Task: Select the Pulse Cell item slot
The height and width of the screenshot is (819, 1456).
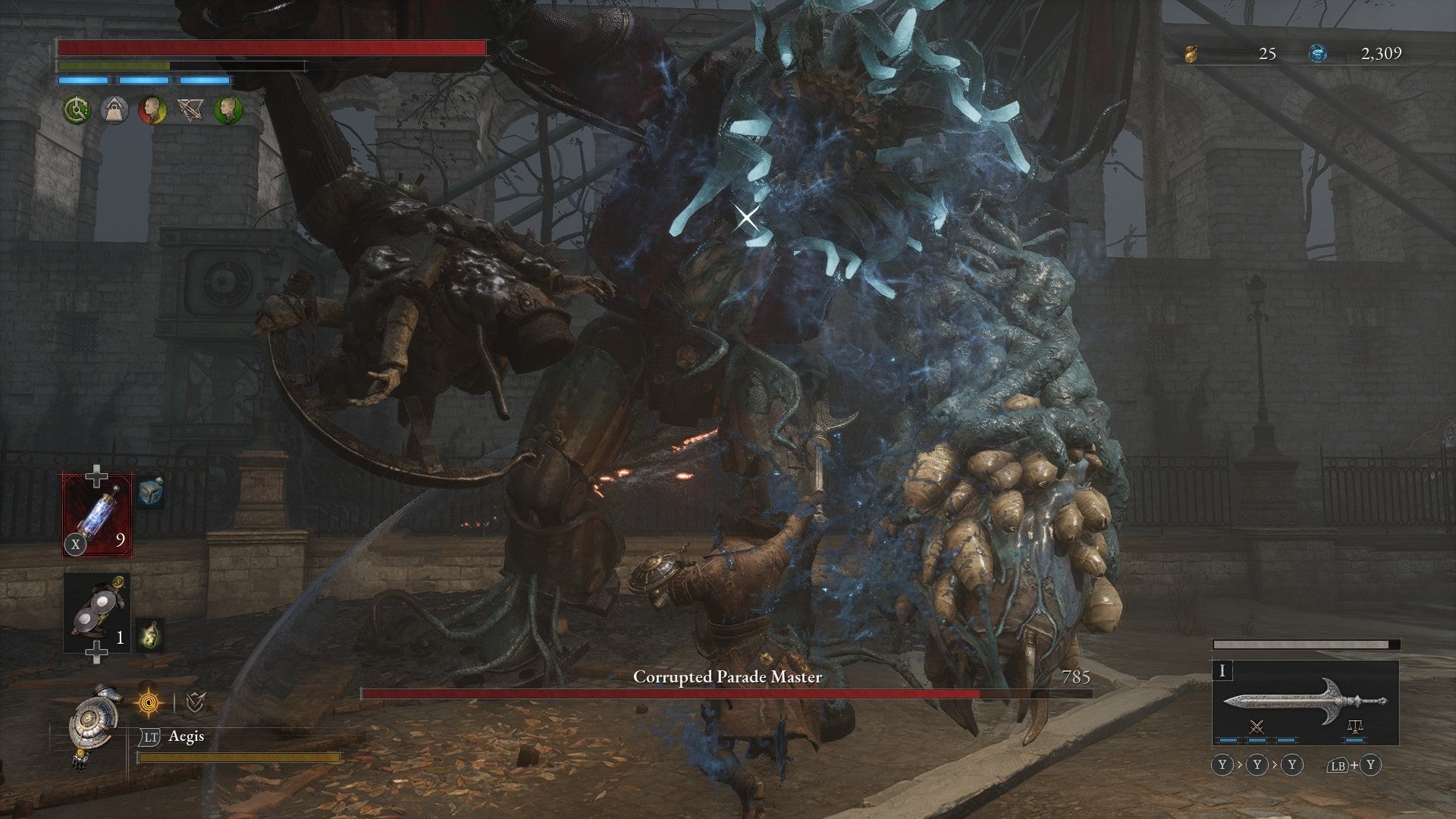Action: click(x=97, y=515)
